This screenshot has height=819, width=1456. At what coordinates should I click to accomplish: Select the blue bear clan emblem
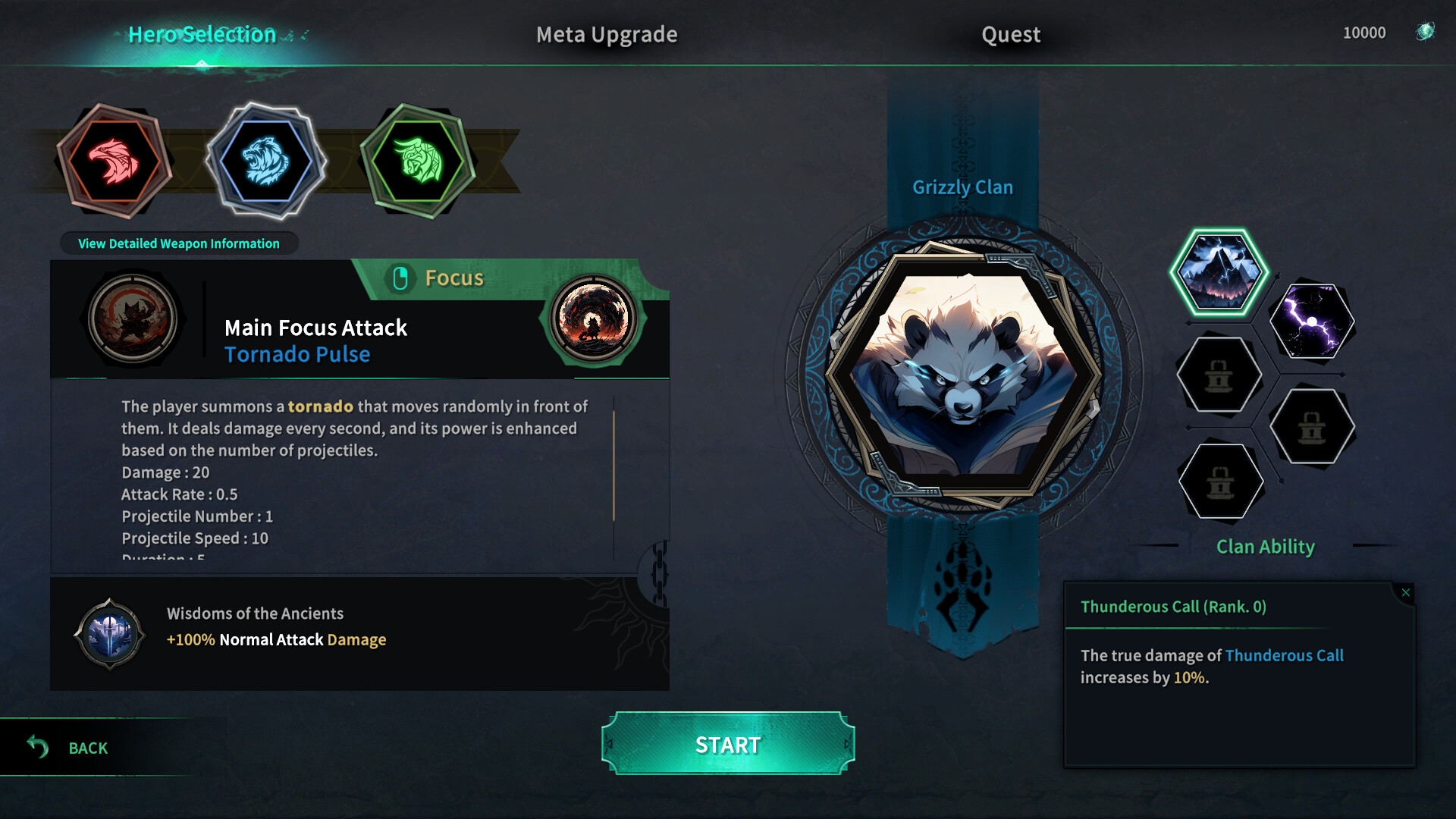click(267, 162)
